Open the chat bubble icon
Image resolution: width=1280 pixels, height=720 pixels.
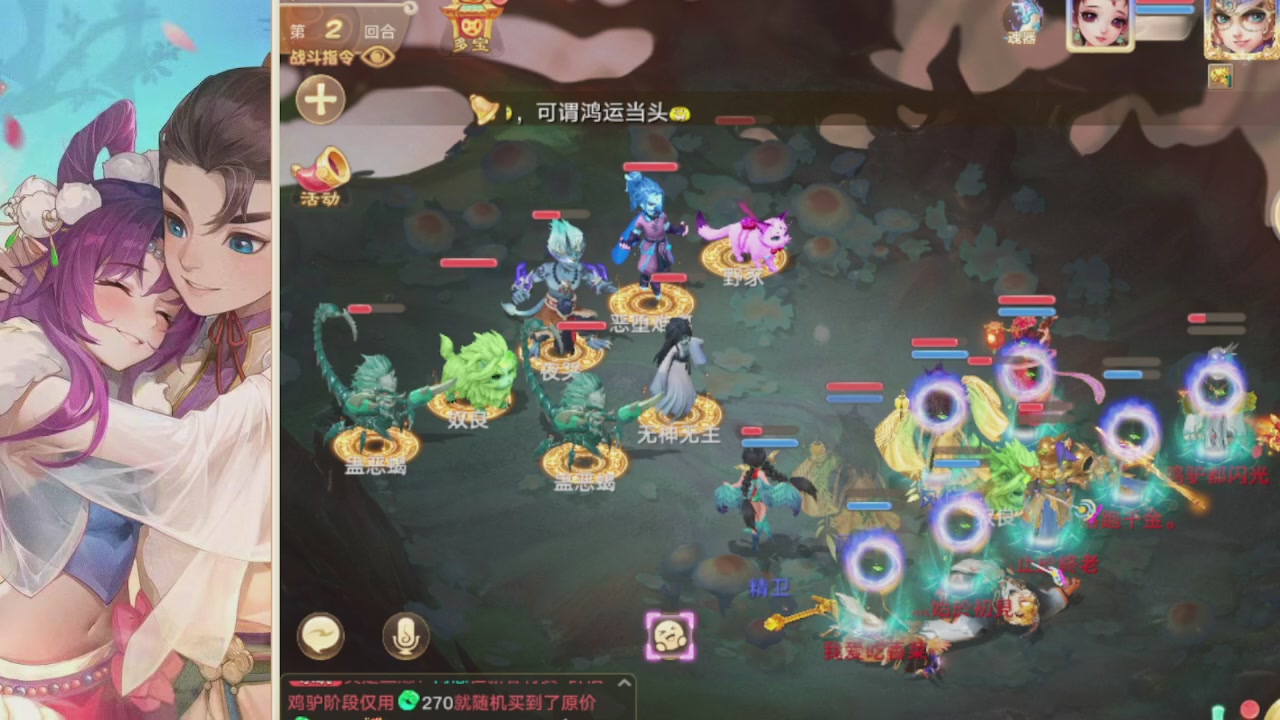coord(320,637)
